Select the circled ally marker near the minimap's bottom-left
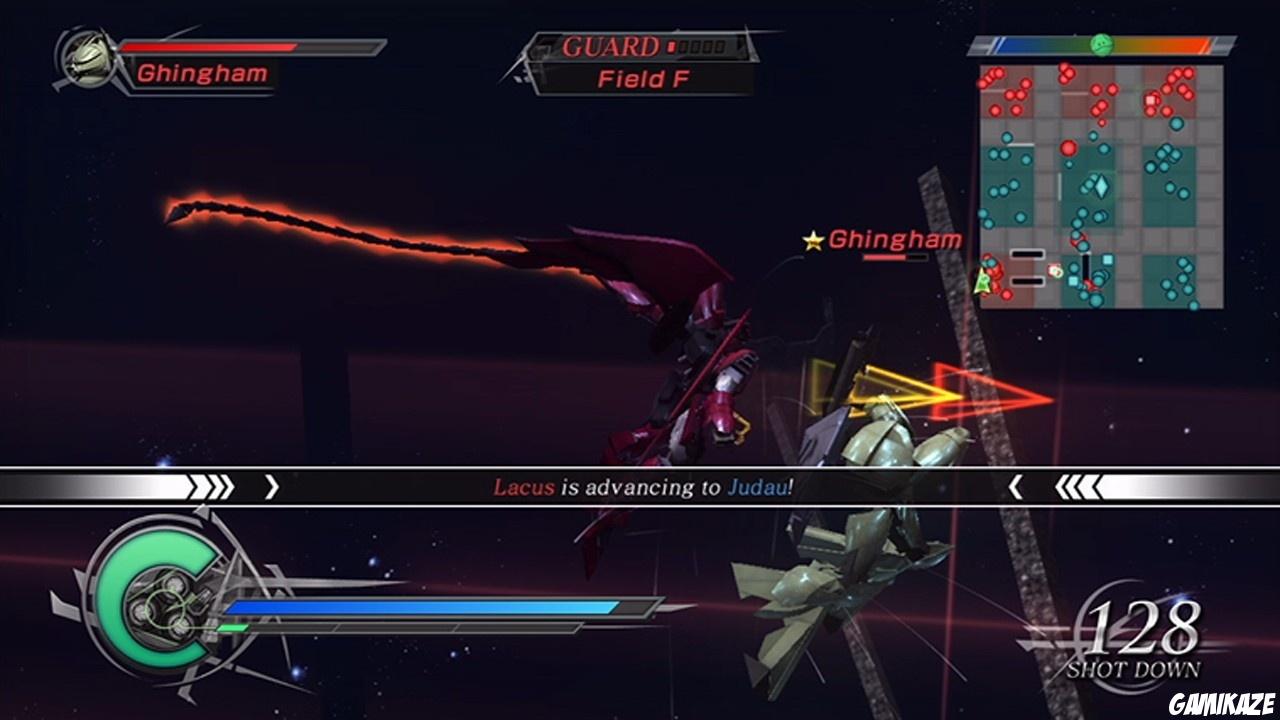1280x720 pixels. (x=1055, y=272)
